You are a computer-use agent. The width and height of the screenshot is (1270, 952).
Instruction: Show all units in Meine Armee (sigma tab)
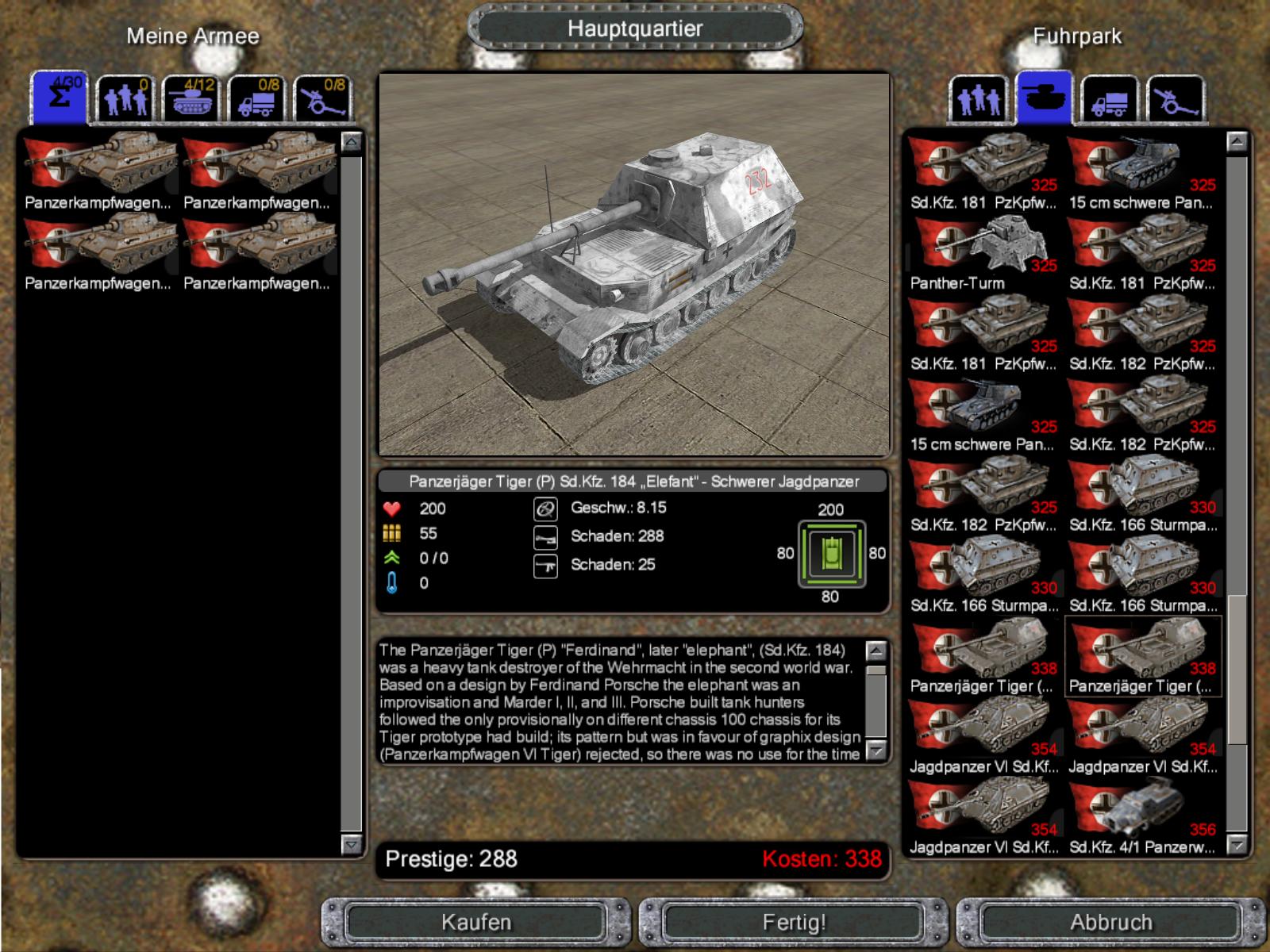click(x=59, y=98)
